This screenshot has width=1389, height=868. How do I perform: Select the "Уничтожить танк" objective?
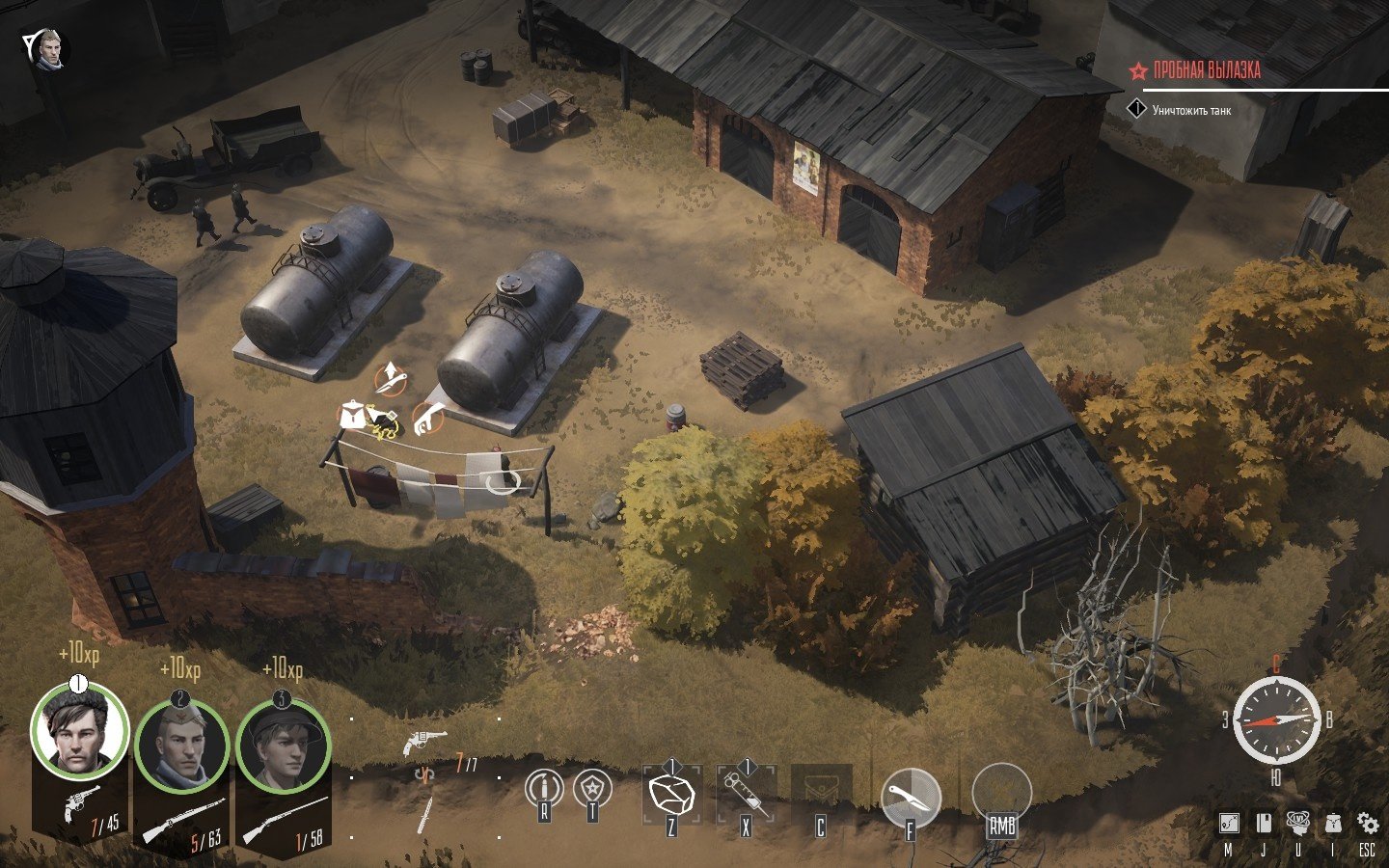[1191, 111]
